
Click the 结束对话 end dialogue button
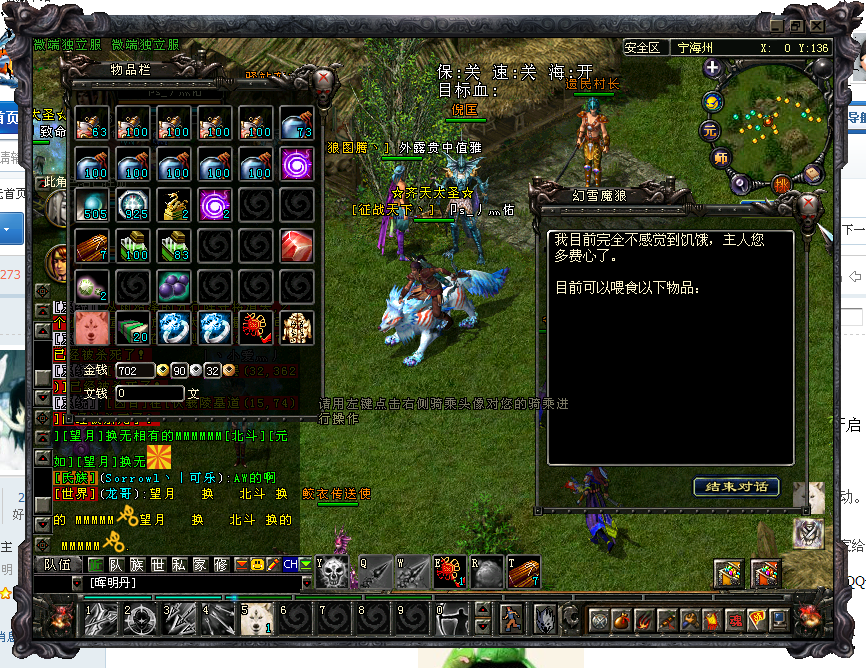(736, 487)
